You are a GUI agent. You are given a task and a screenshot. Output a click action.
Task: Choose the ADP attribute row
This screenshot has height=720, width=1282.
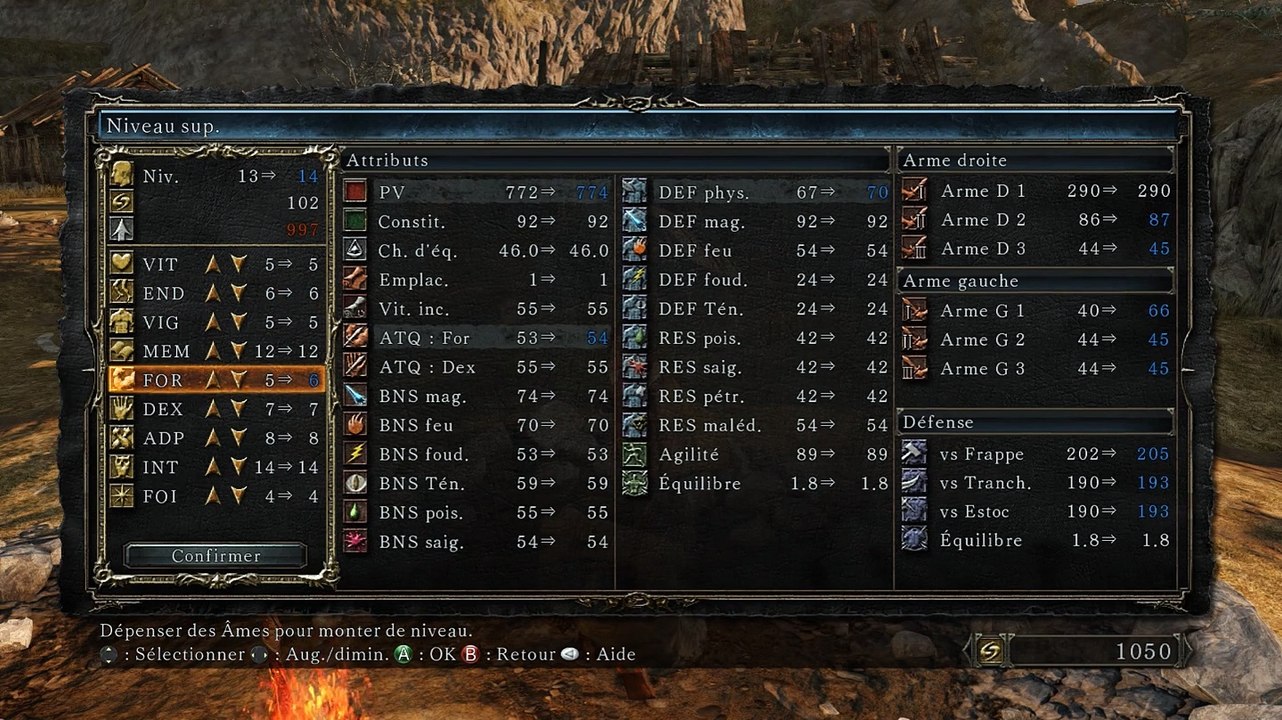click(215, 438)
